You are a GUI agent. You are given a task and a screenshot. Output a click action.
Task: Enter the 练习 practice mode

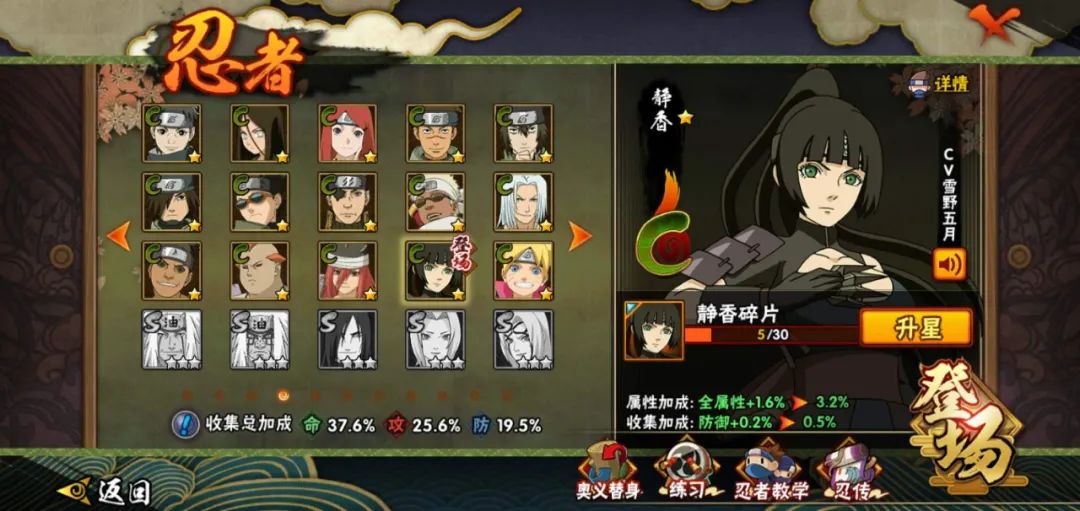pyautogui.click(x=684, y=471)
